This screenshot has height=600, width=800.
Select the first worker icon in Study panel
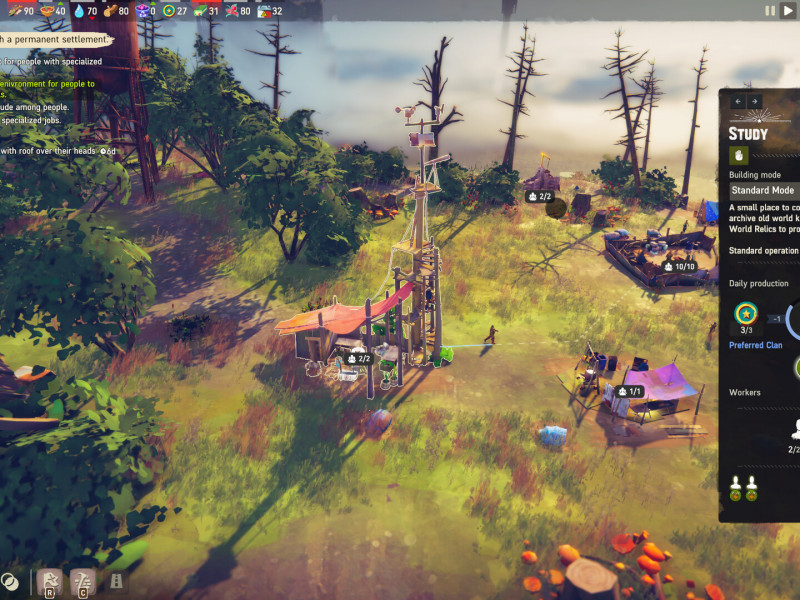[737, 489]
